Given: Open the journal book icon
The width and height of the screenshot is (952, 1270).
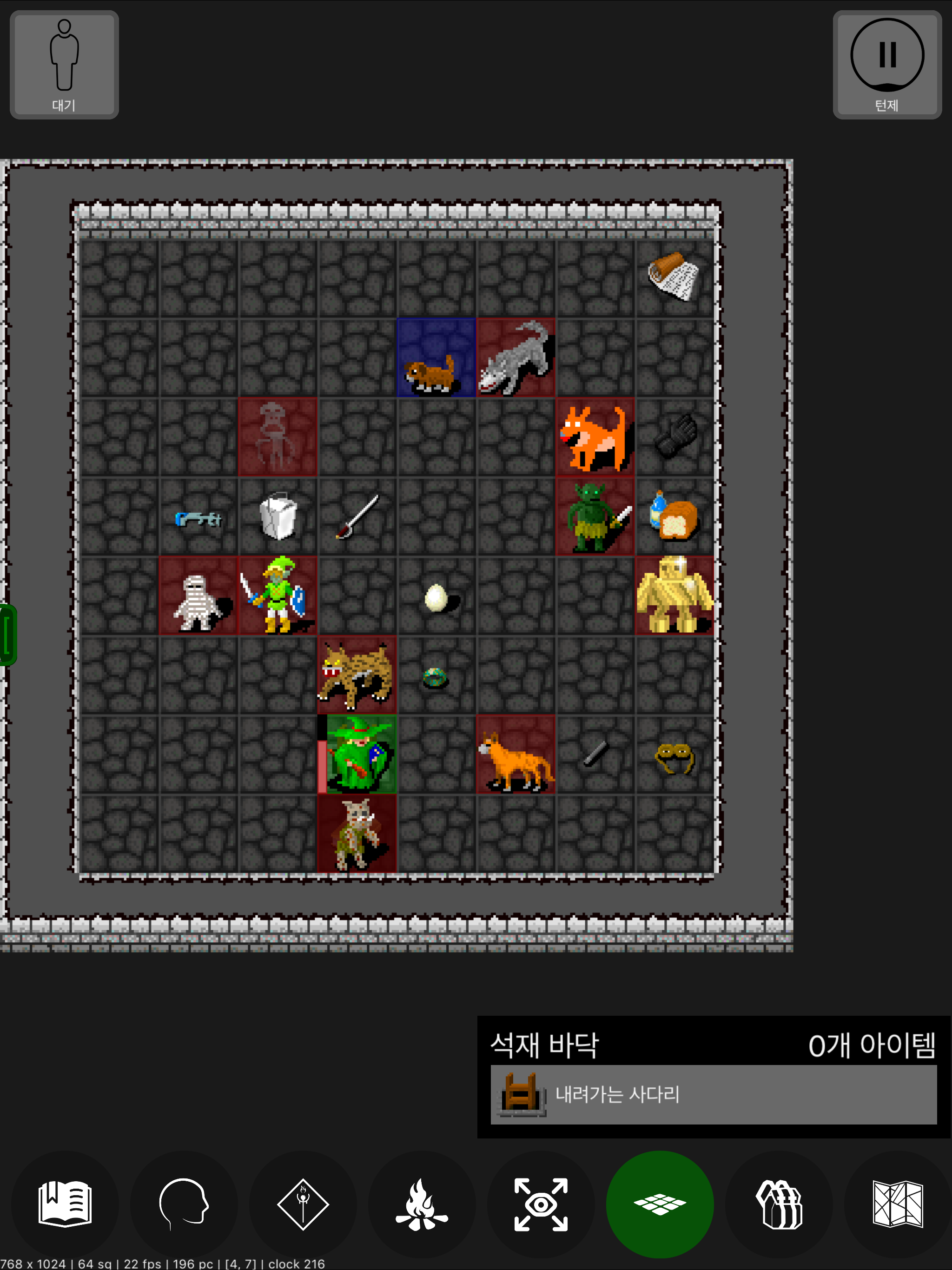Looking at the screenshot, I should (x=65, y=1204).
